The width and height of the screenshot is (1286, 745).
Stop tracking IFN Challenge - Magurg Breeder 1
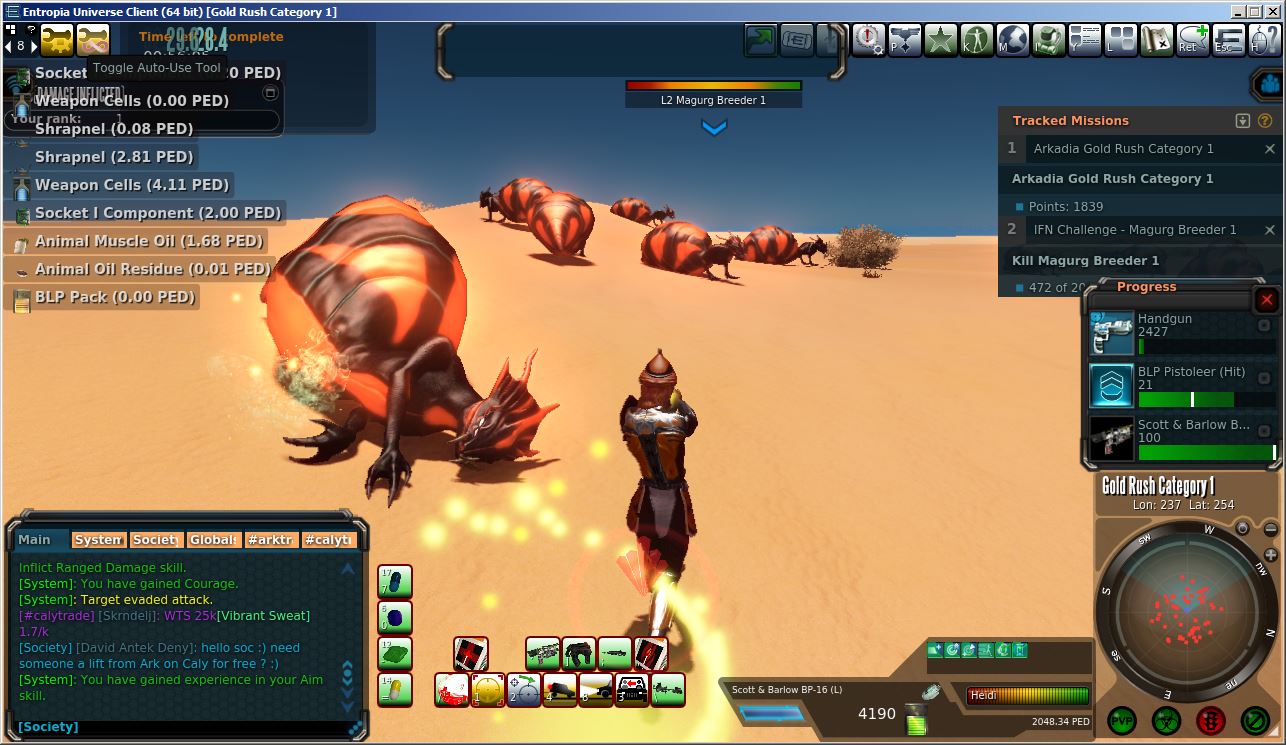(x=1269, y=230)
